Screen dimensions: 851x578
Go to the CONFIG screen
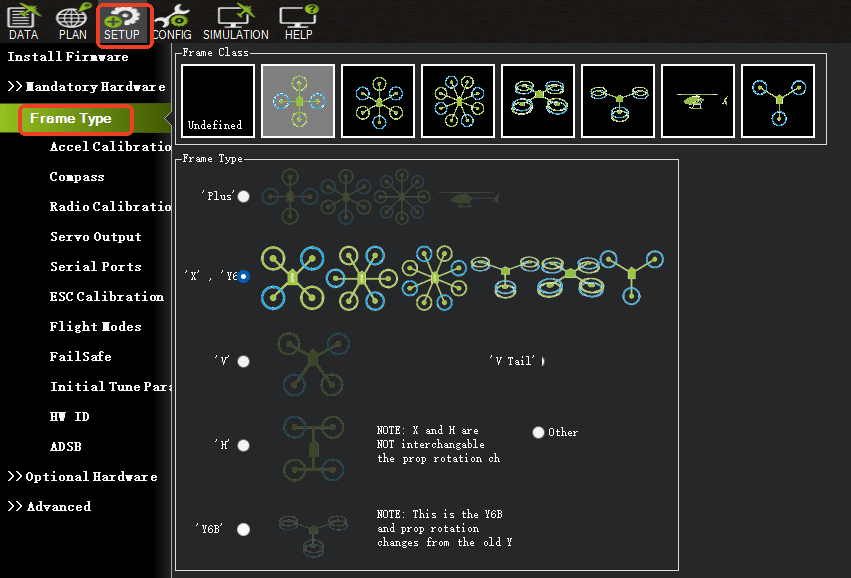(x=172, y=22)
